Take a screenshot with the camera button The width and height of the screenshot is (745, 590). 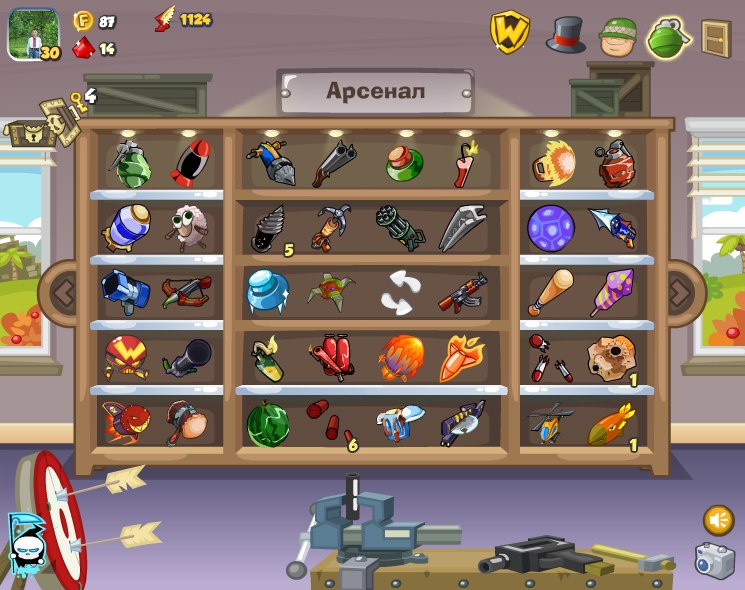[715, 561]
